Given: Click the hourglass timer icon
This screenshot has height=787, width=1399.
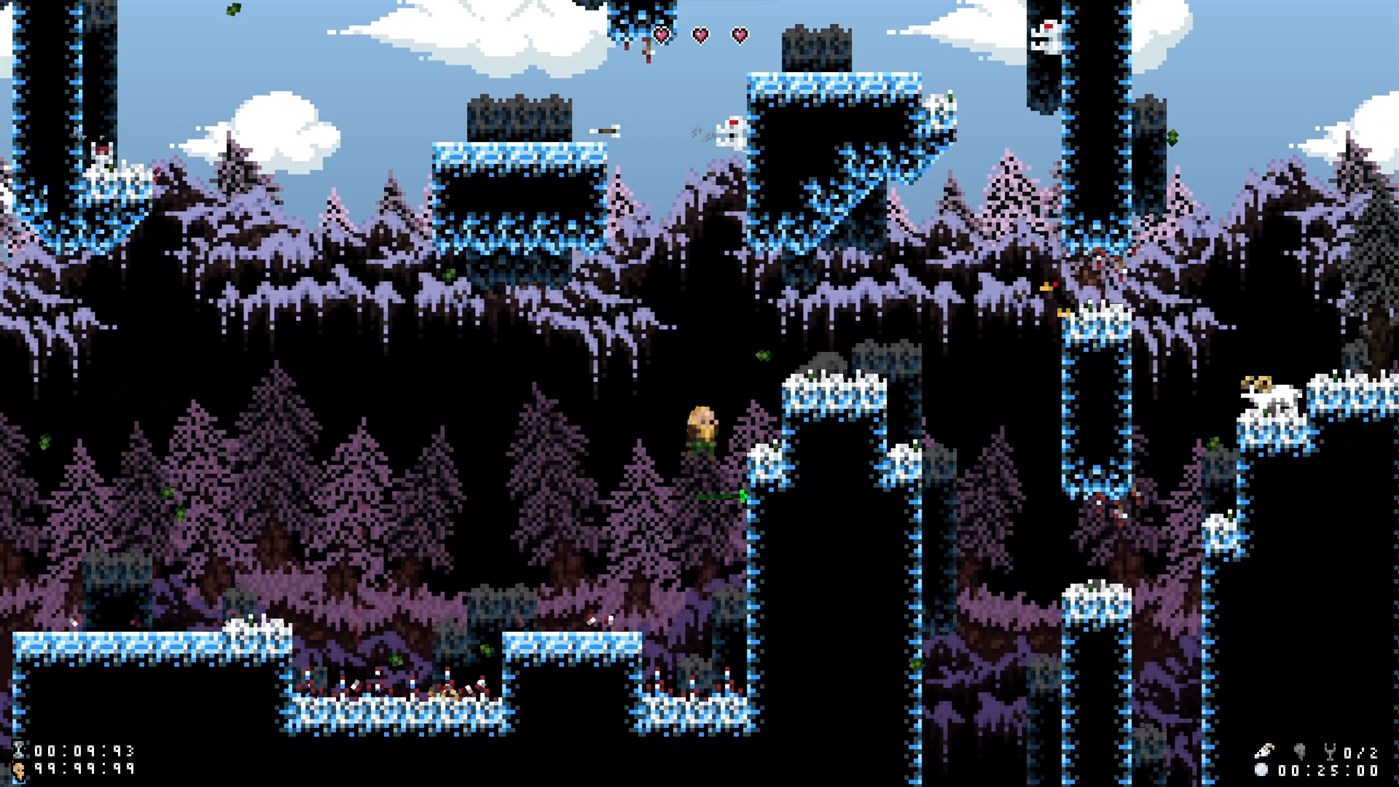Looking at the screenshot, I should 19,750.
